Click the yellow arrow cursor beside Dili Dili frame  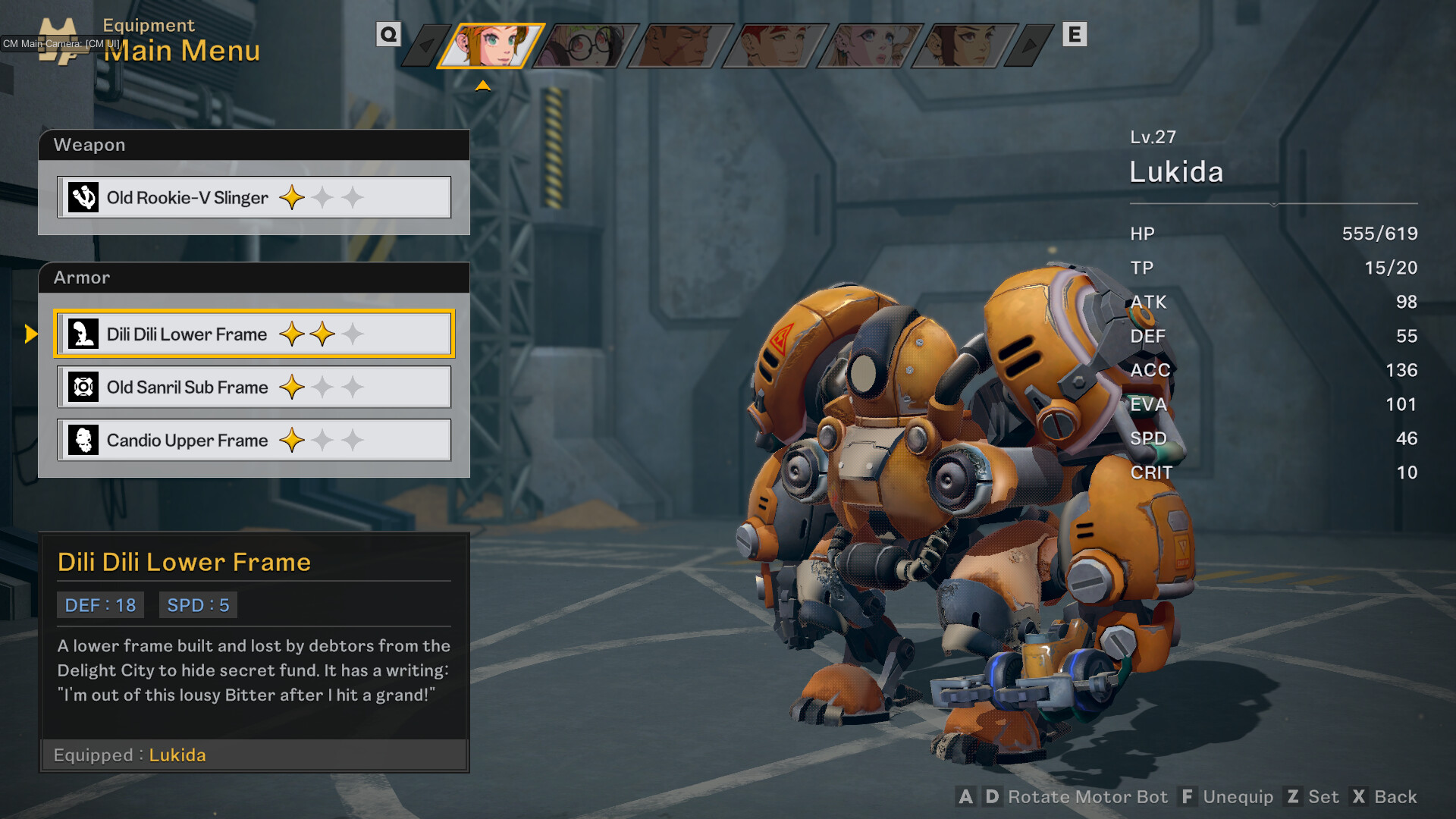(32, 334)
